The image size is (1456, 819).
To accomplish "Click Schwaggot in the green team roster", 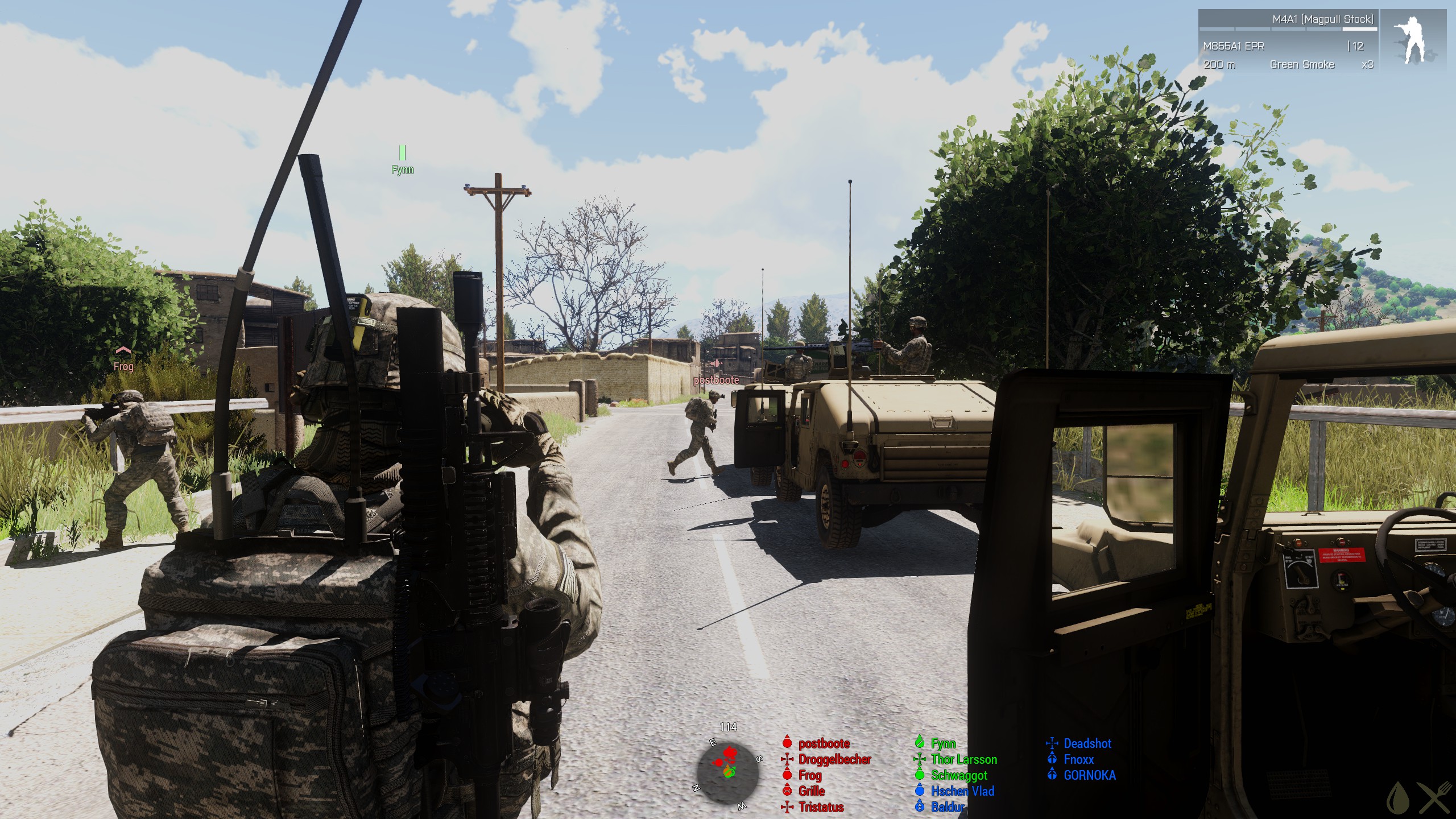I will (x=959, y=775).
